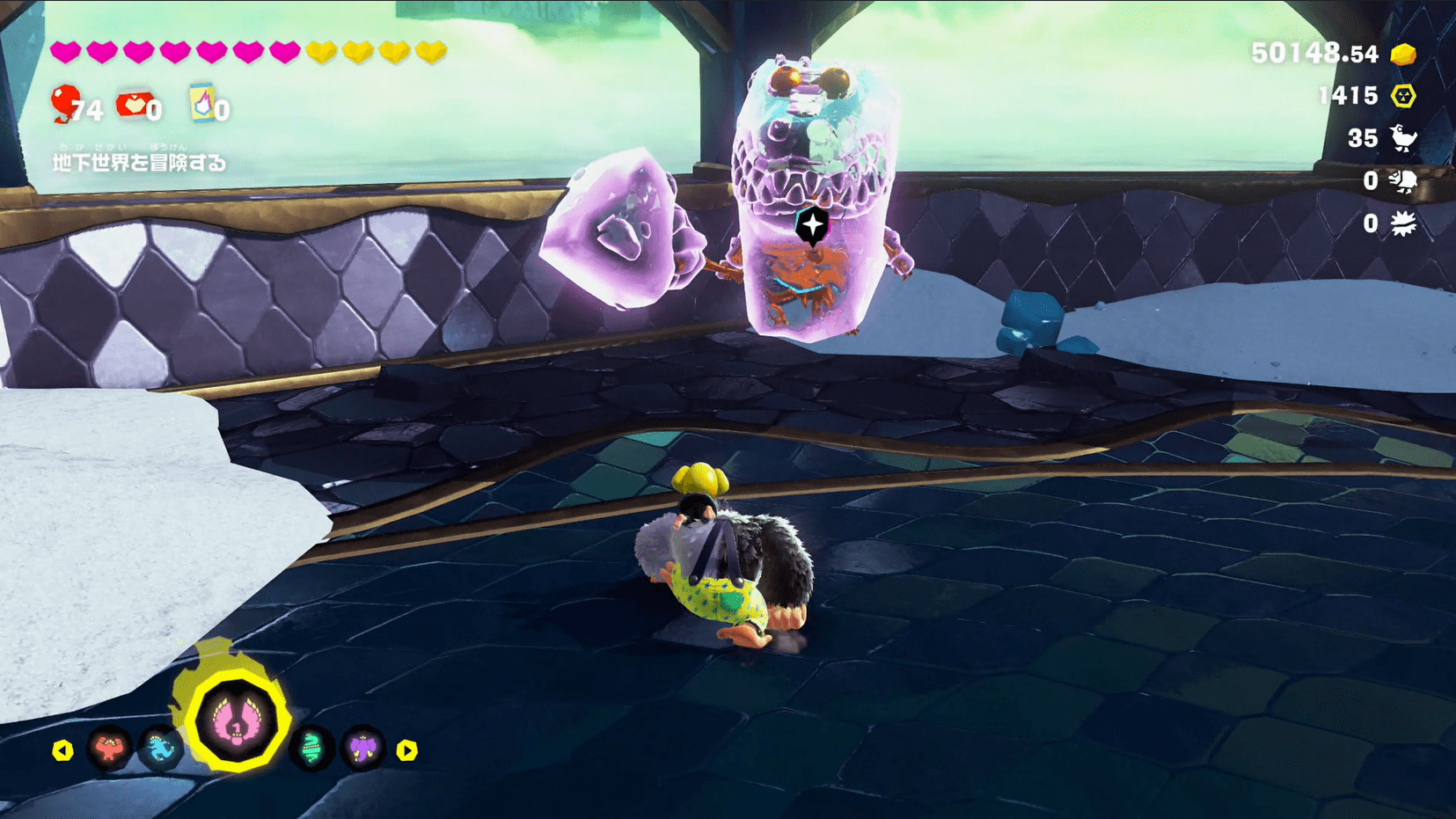Click the bird-shaped fossil icon
Screen dimensions: 1456x819
point(1402,138)
